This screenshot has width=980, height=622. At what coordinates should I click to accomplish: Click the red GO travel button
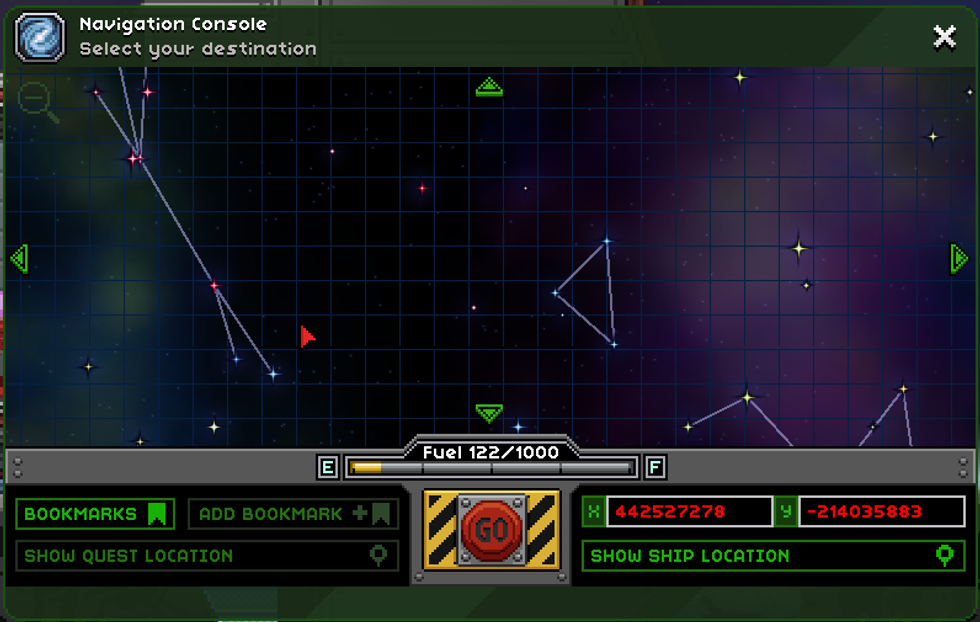[x=491, y=529]
